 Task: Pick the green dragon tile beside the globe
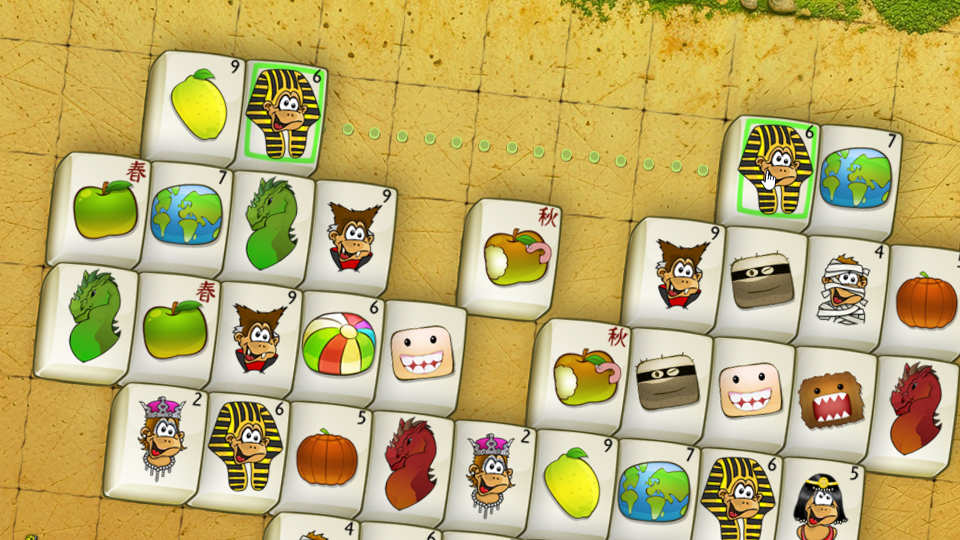point(268,223)
